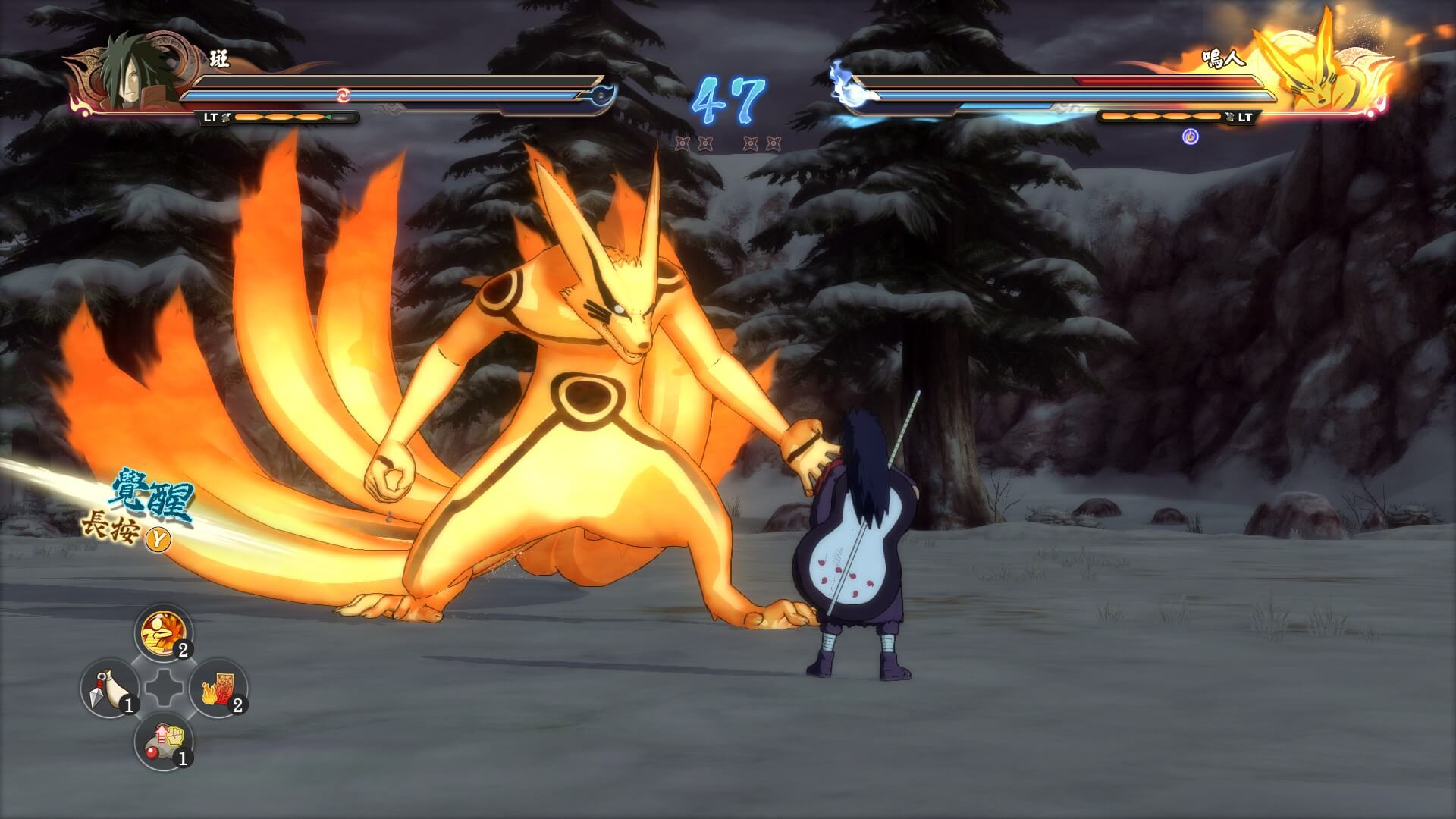This screenshot has width=1456, height=819.
Task: Activate the fist attack-boost pill item
Action: [164, 743]
